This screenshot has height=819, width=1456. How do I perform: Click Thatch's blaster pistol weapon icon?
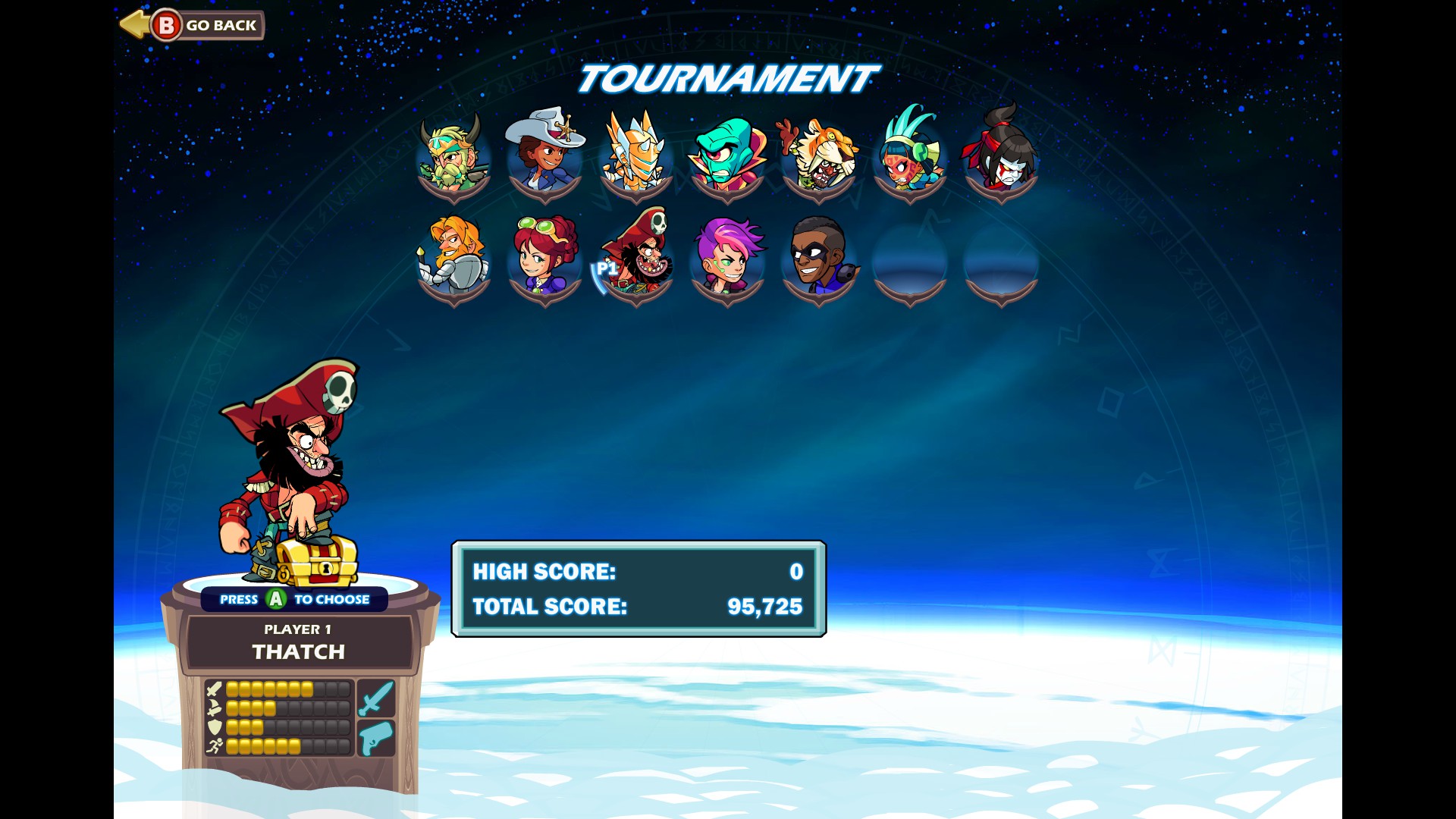click(376, 738)
